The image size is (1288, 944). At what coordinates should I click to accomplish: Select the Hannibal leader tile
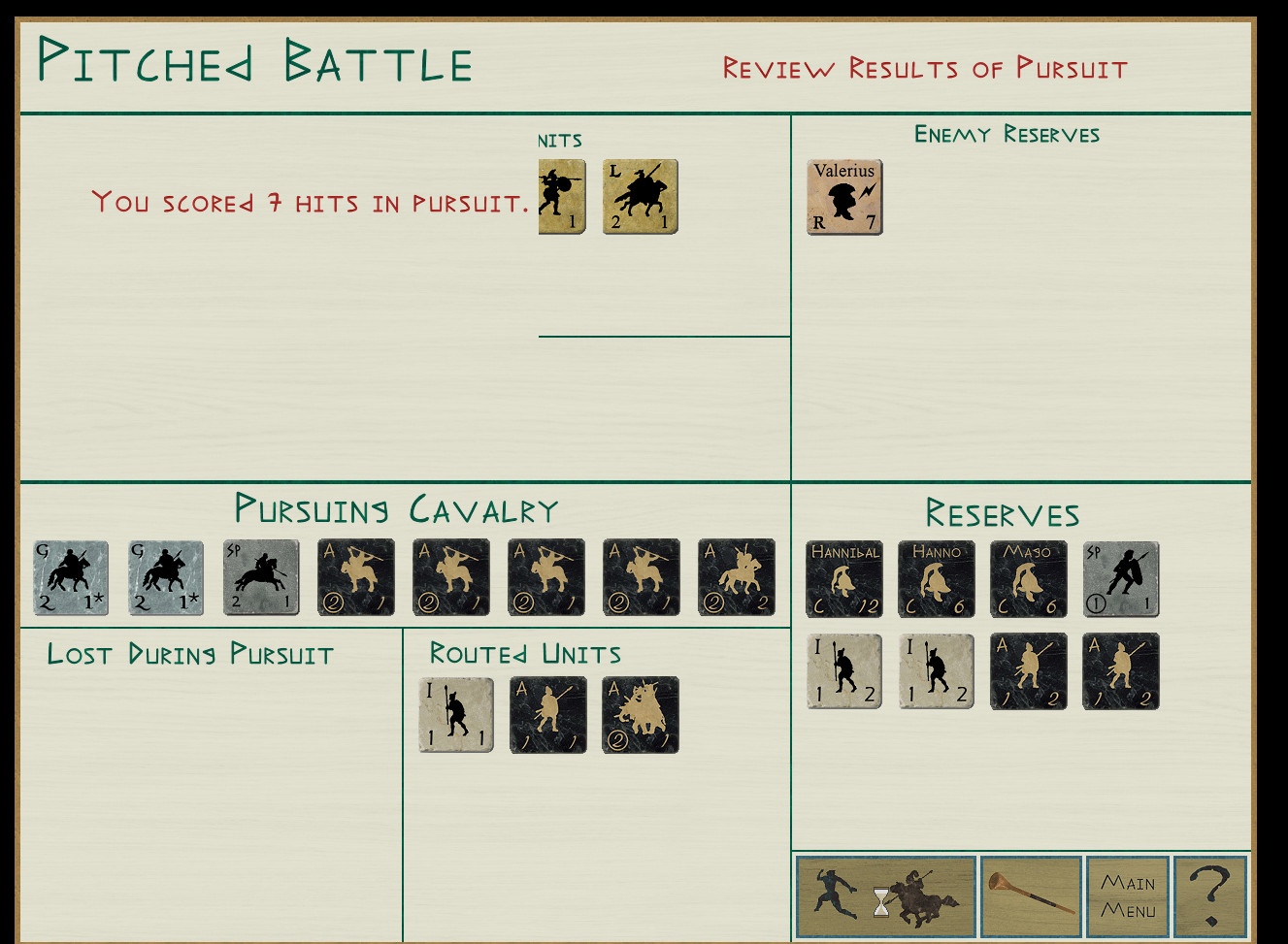click(844, 579)
